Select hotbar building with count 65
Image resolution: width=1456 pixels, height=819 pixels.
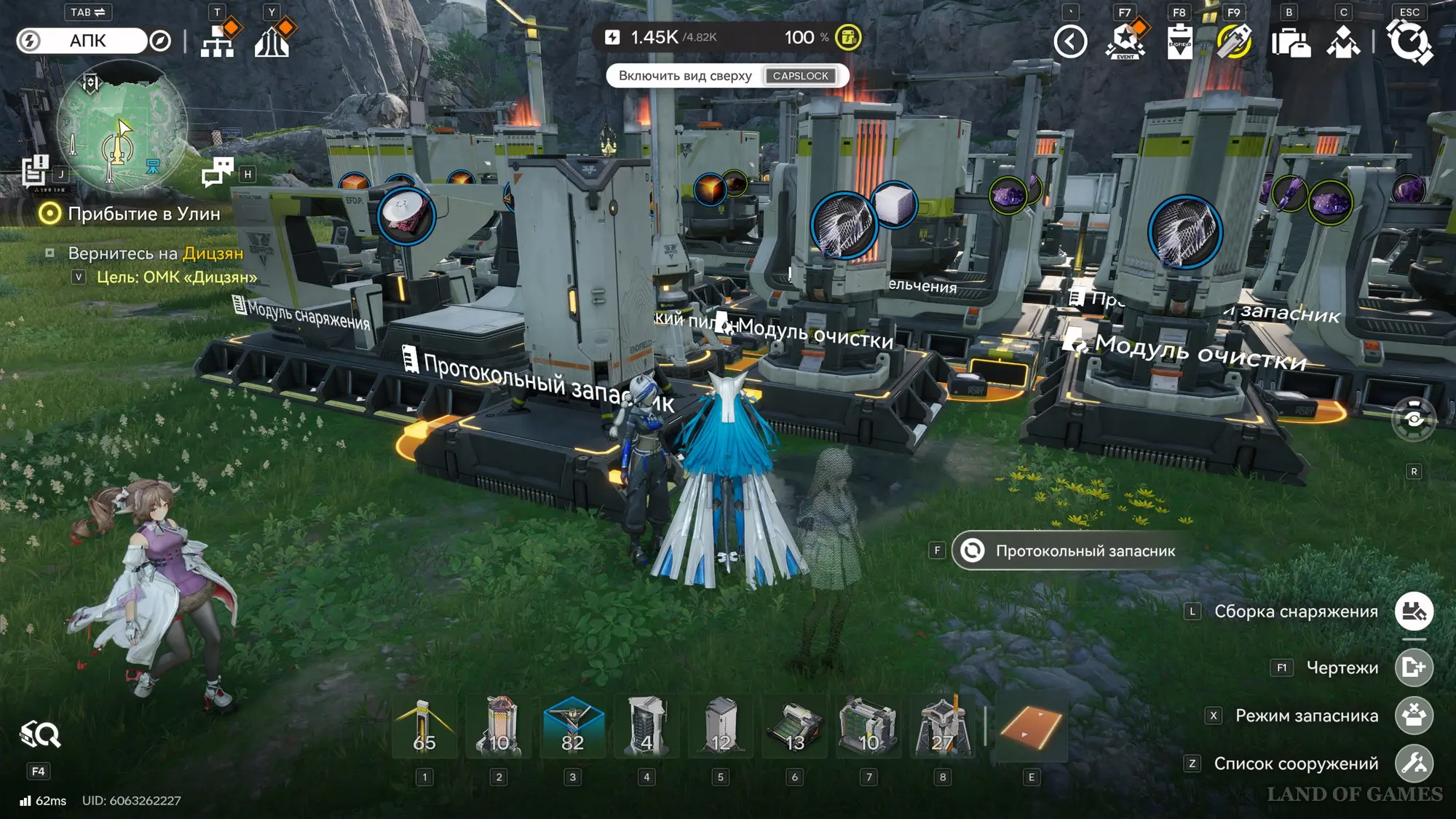point(424,727)
